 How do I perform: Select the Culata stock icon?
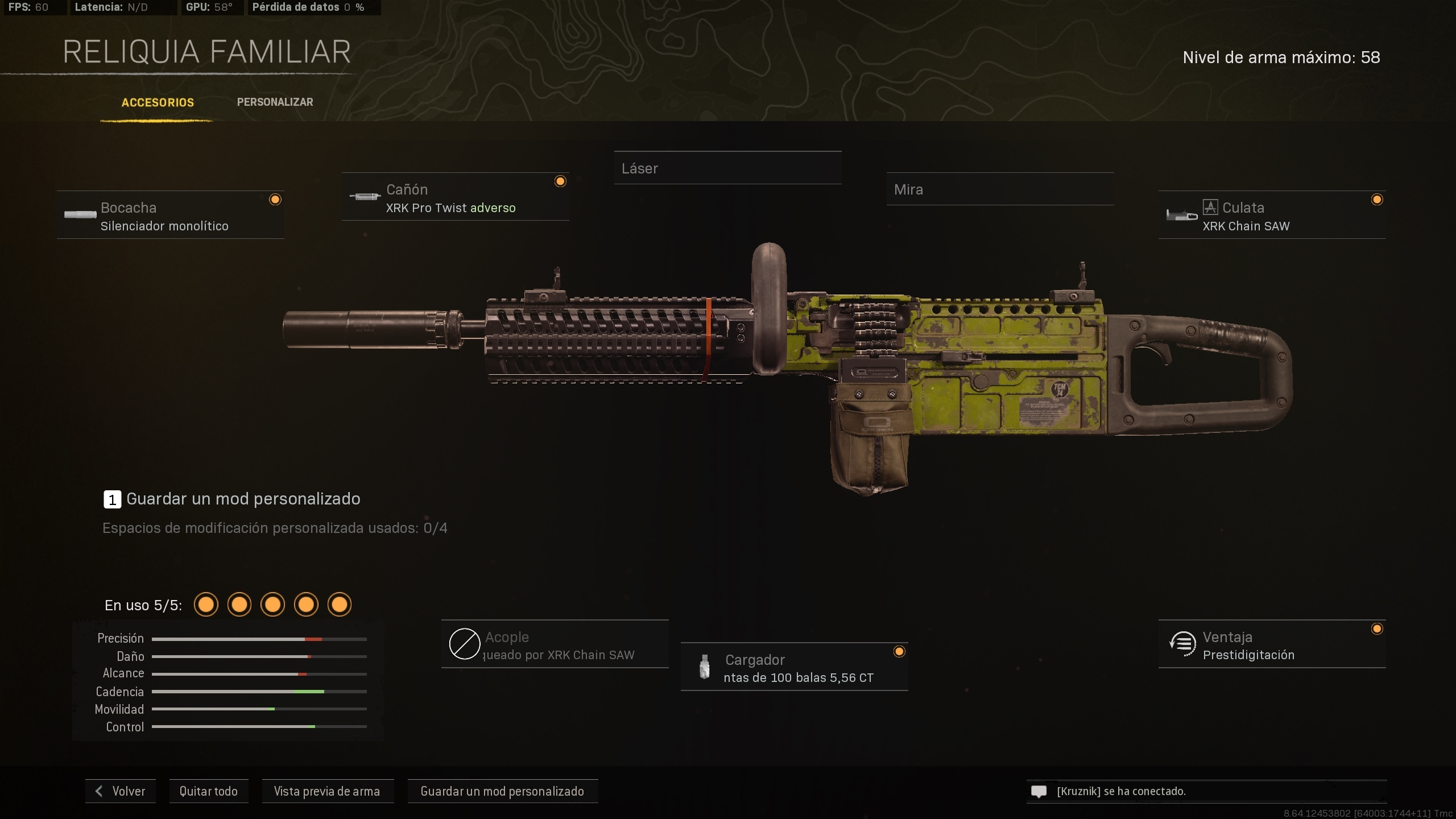coord(1182,216)
